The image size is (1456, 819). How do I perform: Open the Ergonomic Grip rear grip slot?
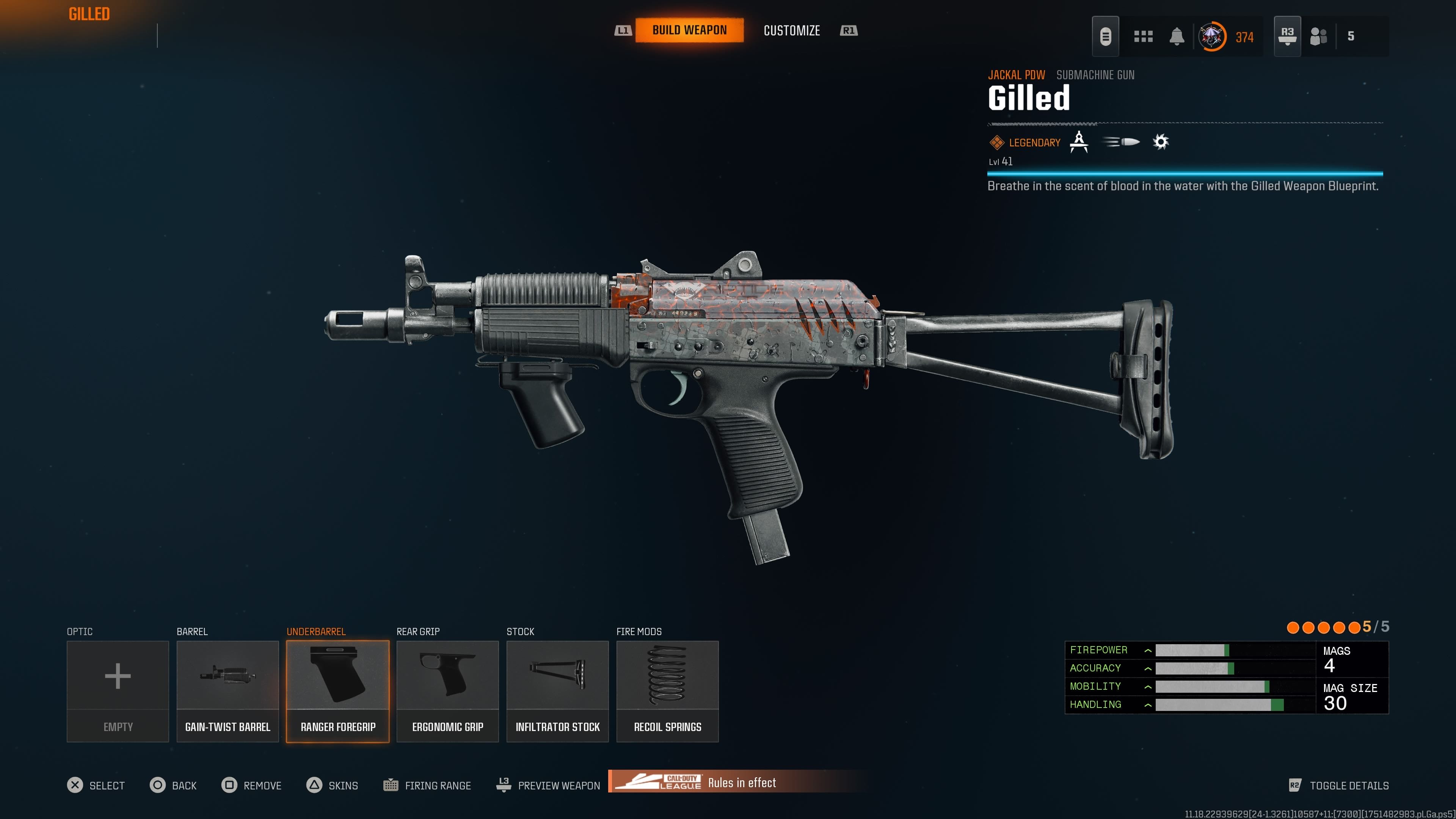point(447,691)
